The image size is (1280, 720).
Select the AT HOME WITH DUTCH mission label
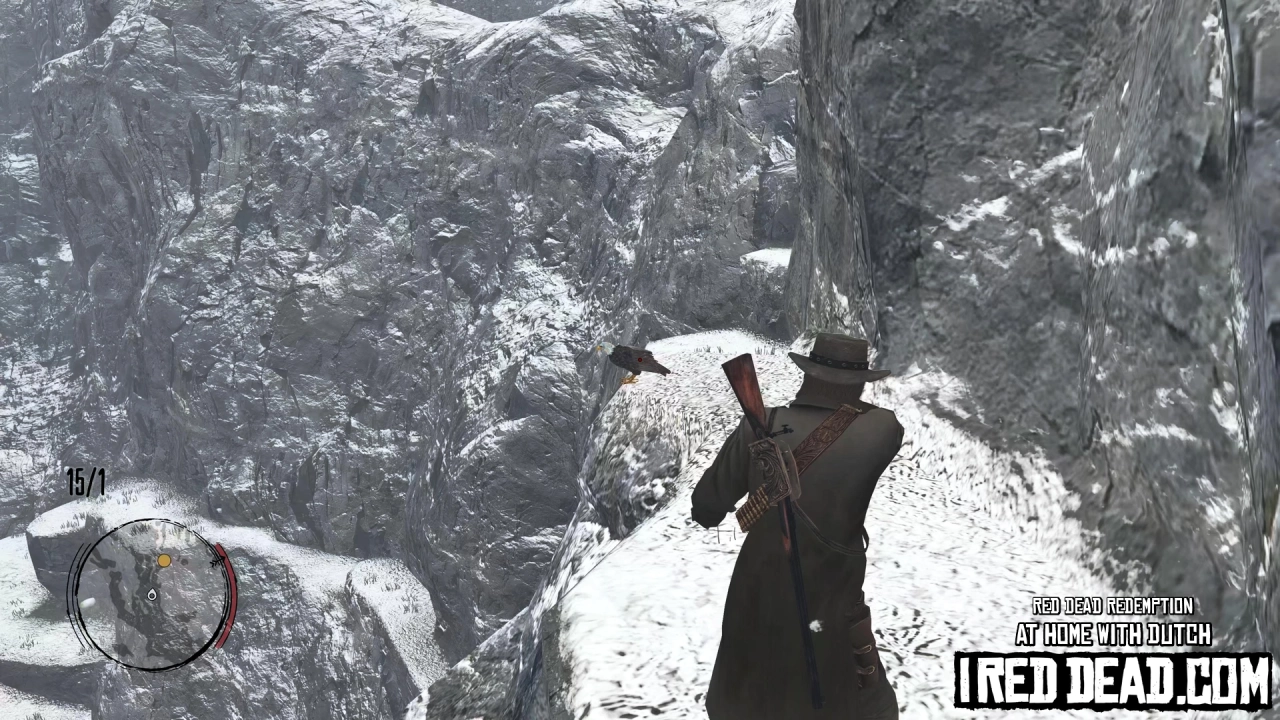point(1113,634)
